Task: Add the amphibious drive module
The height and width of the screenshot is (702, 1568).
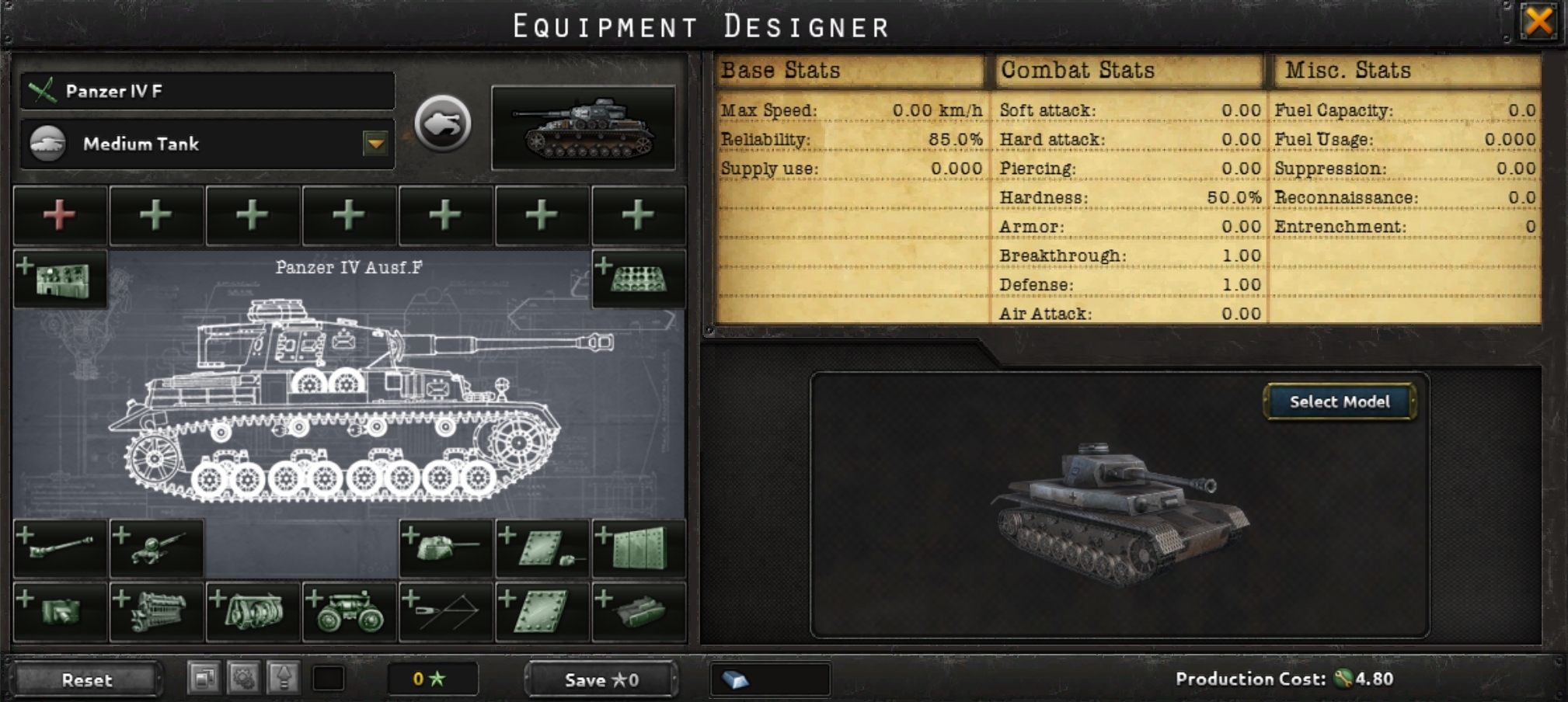Action: 639,611
